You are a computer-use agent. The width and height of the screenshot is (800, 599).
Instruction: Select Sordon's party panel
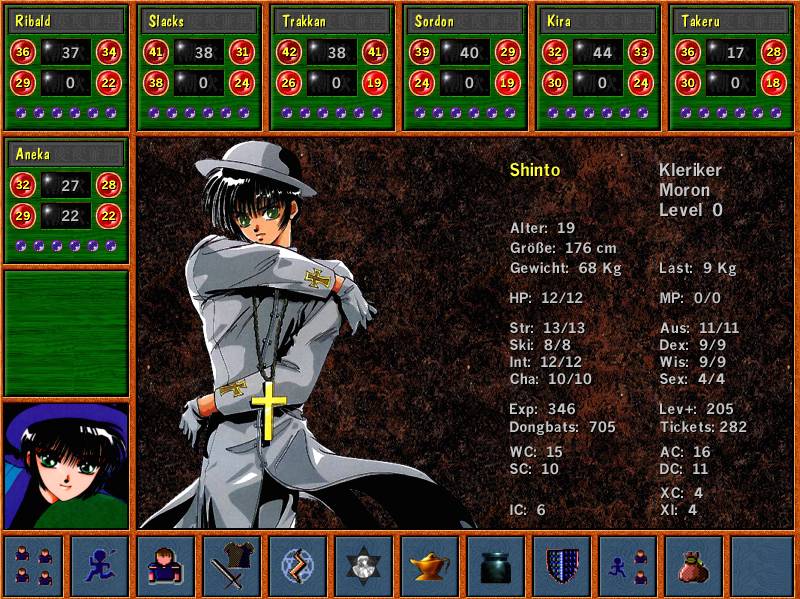[x=467, y=68]
